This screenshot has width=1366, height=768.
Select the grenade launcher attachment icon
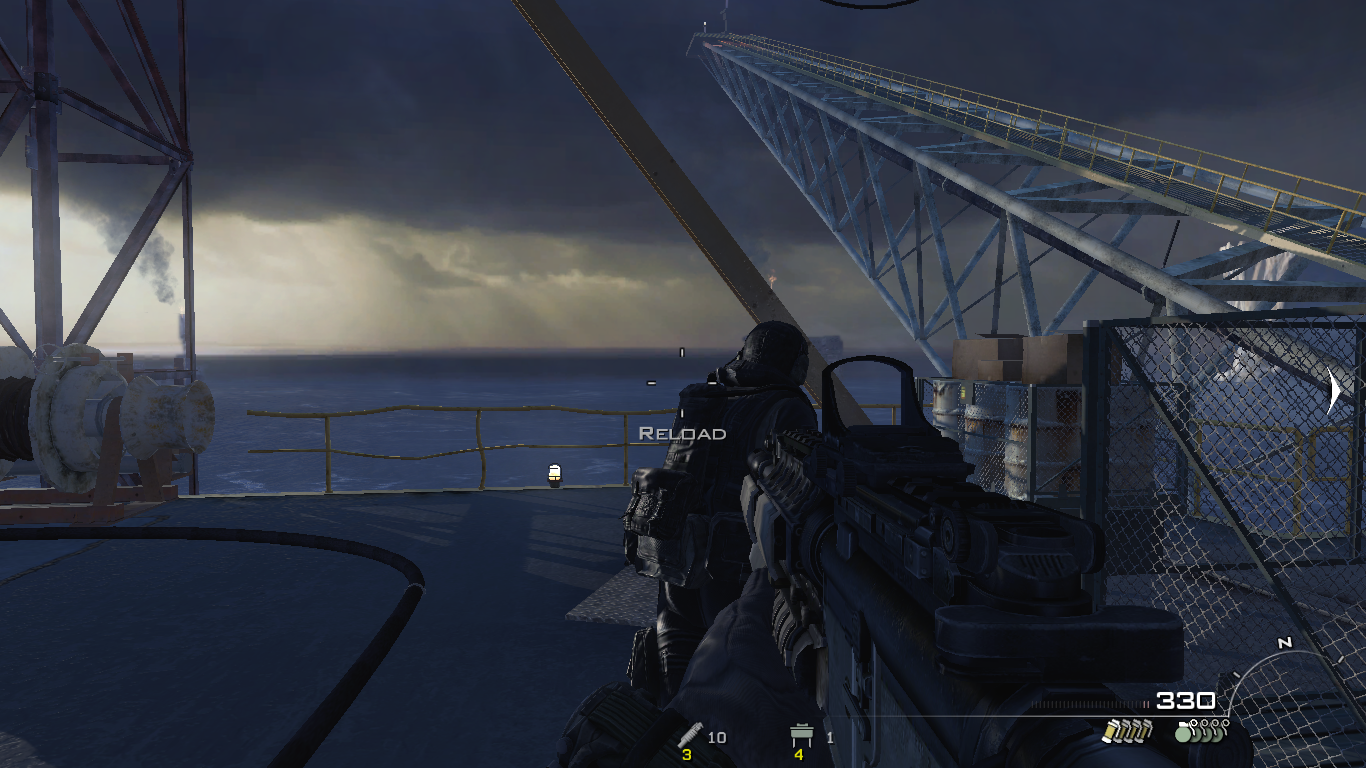(688, 736)
